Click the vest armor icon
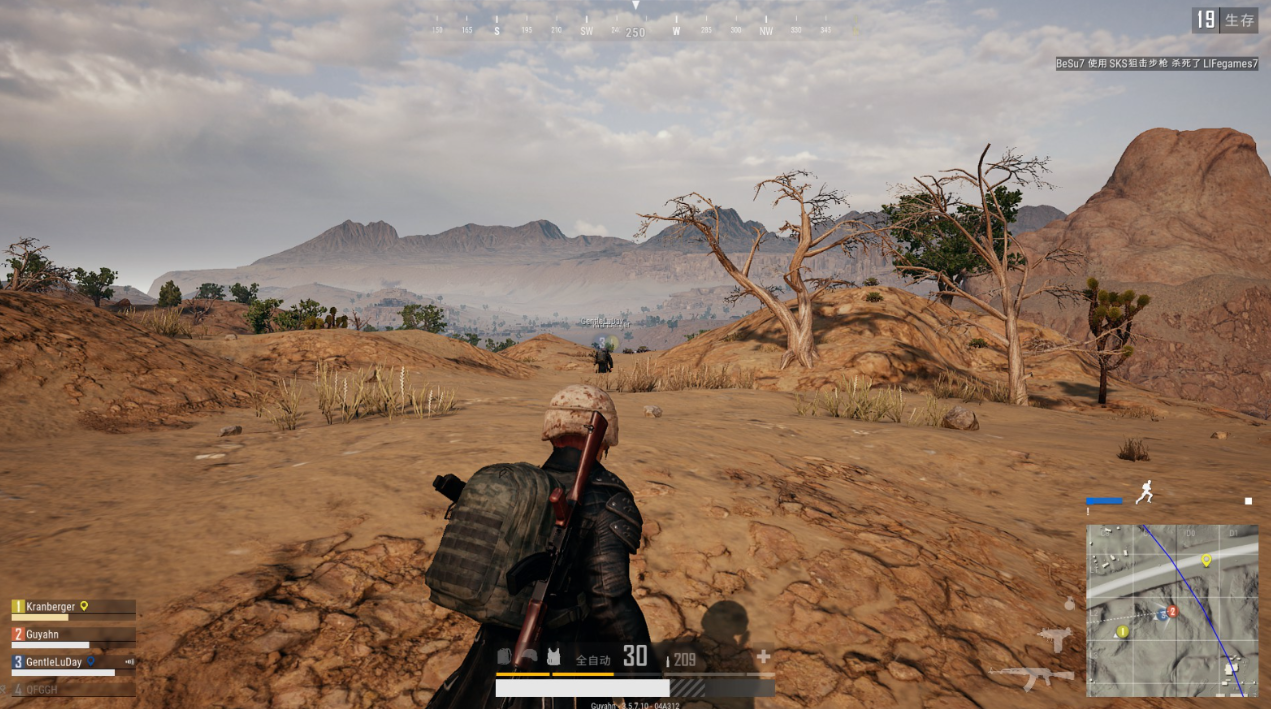The height and width of the screenshot is (709, 1271). [x=553, y=657]
